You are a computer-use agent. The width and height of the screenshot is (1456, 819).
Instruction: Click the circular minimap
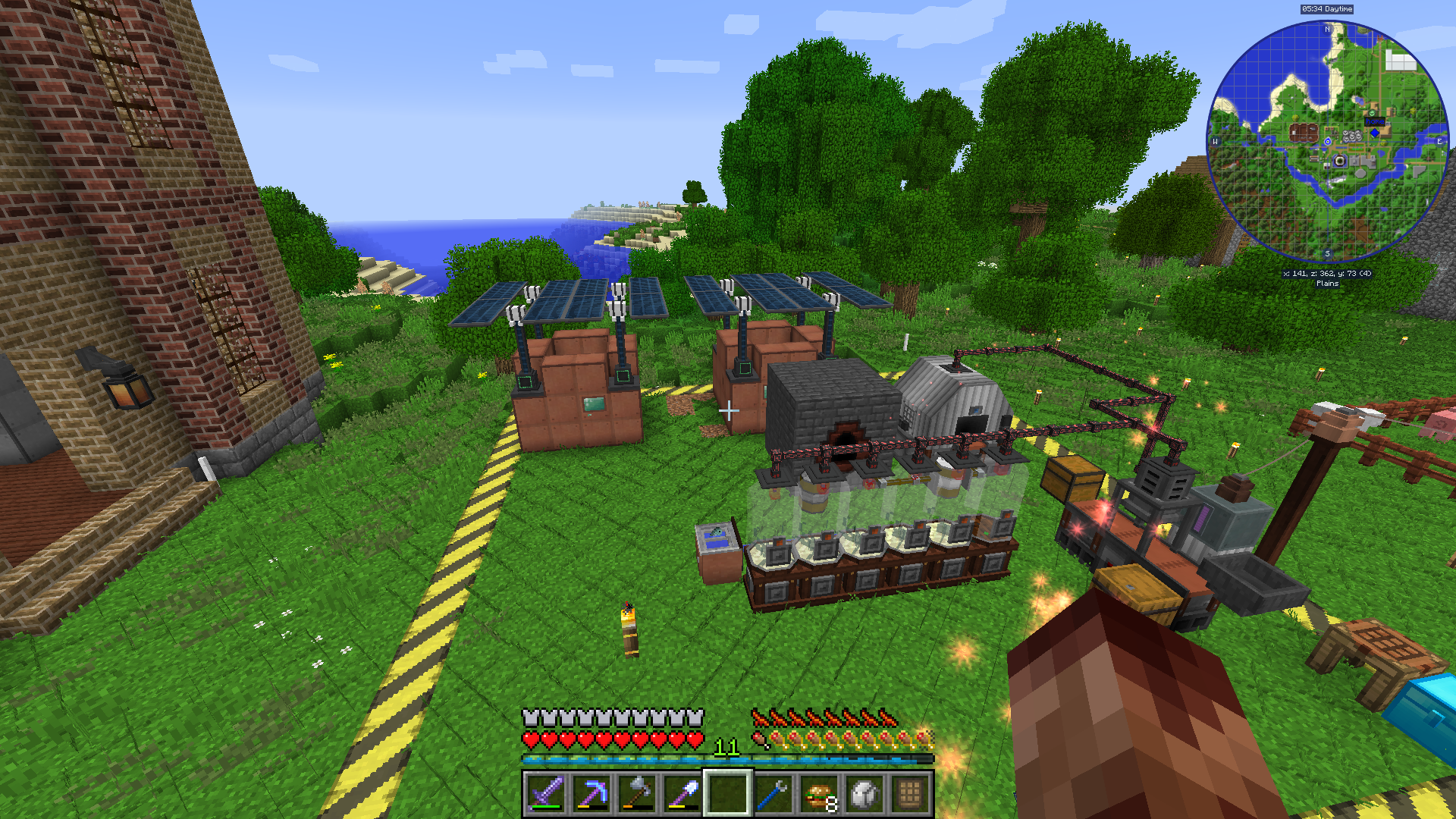(1327, 142)
